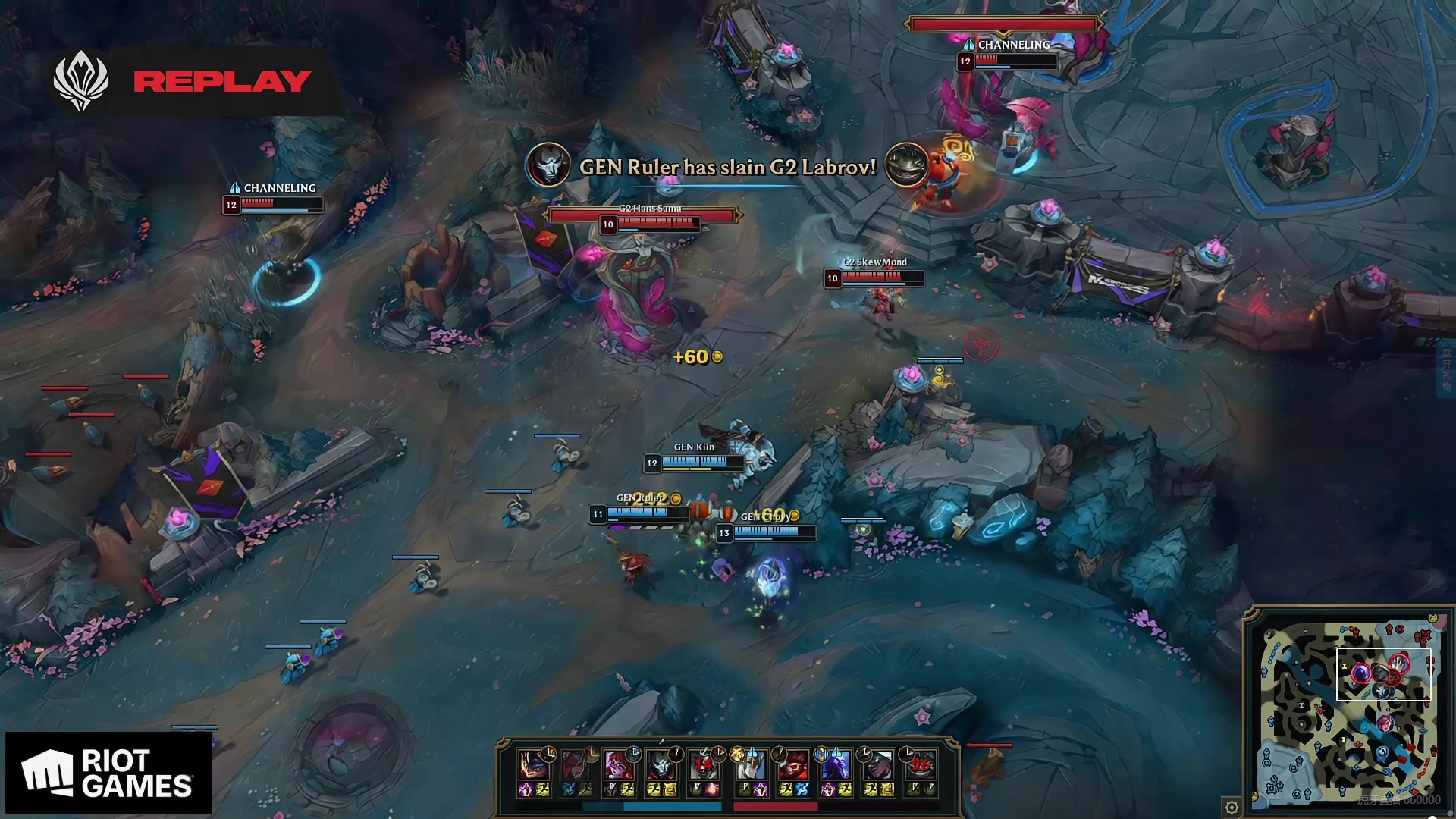1456x819 pixels.
Task: Pick the pink-haired Vi portrait in scoreboard
Action: pyautogui.click(x=618, y=764)
